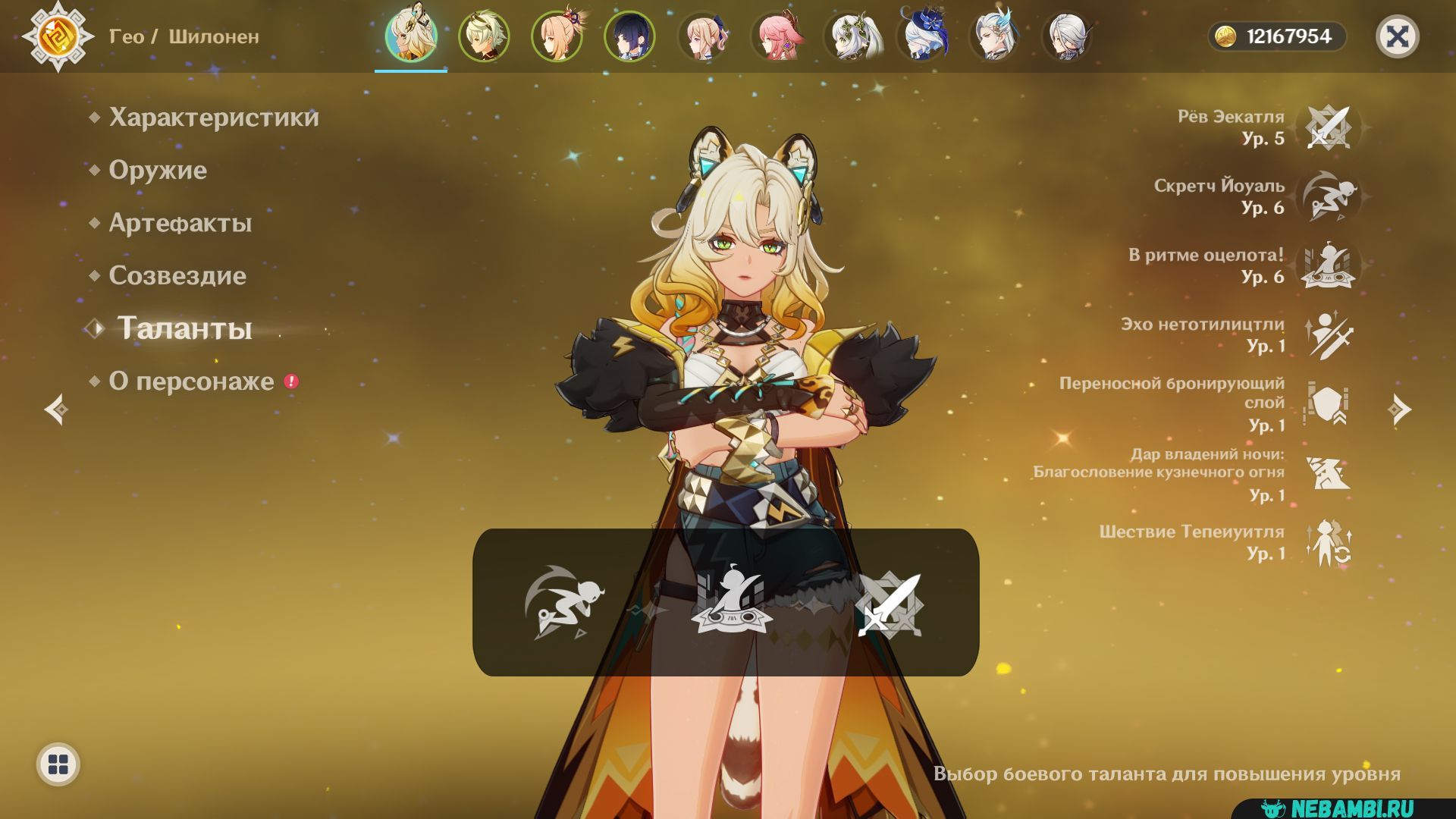Screen dimensions: 1456x819
Task: Open О персонаже section
Action: [191, 381]
